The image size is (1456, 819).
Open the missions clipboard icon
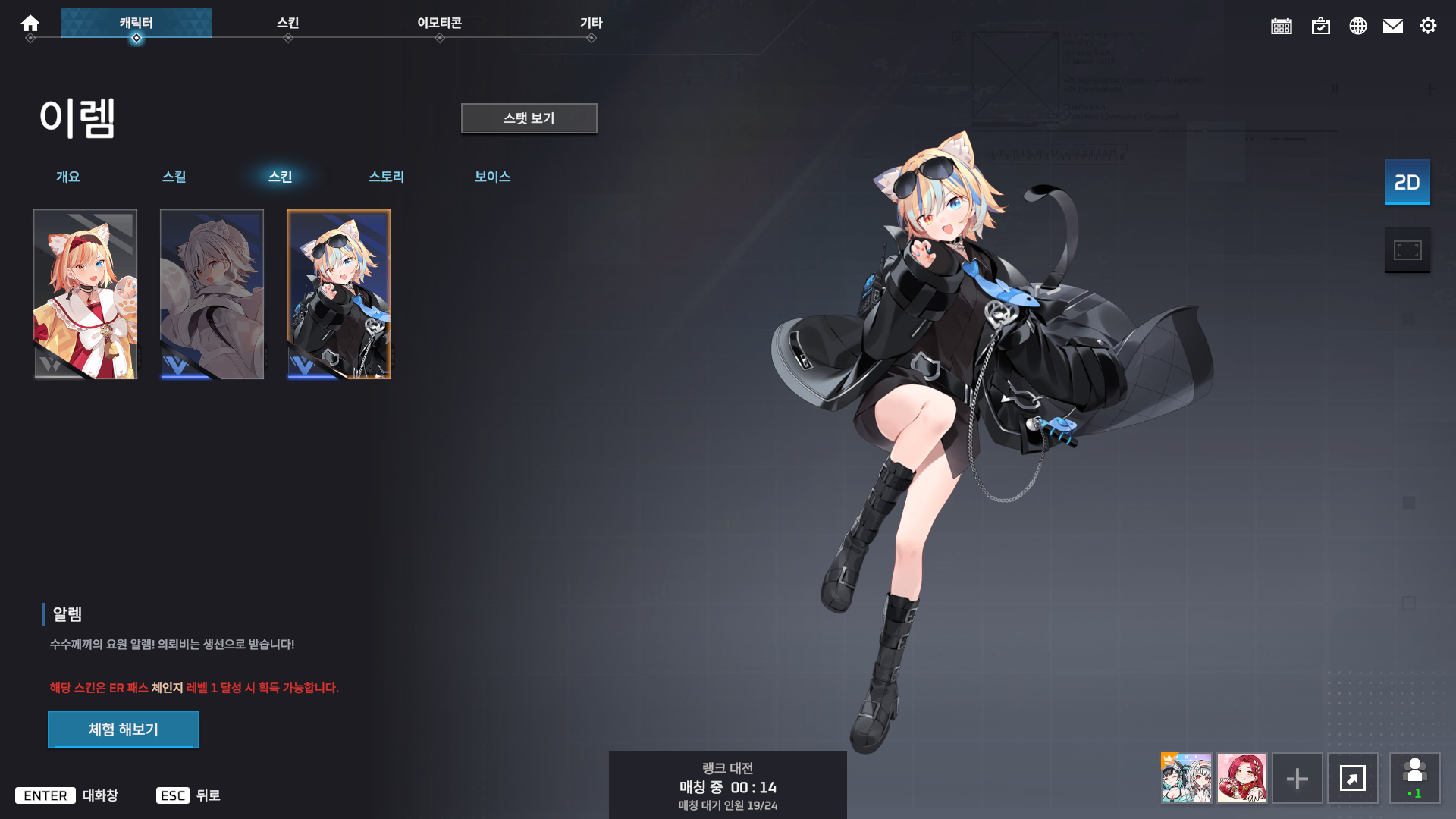click(1321, 25)
